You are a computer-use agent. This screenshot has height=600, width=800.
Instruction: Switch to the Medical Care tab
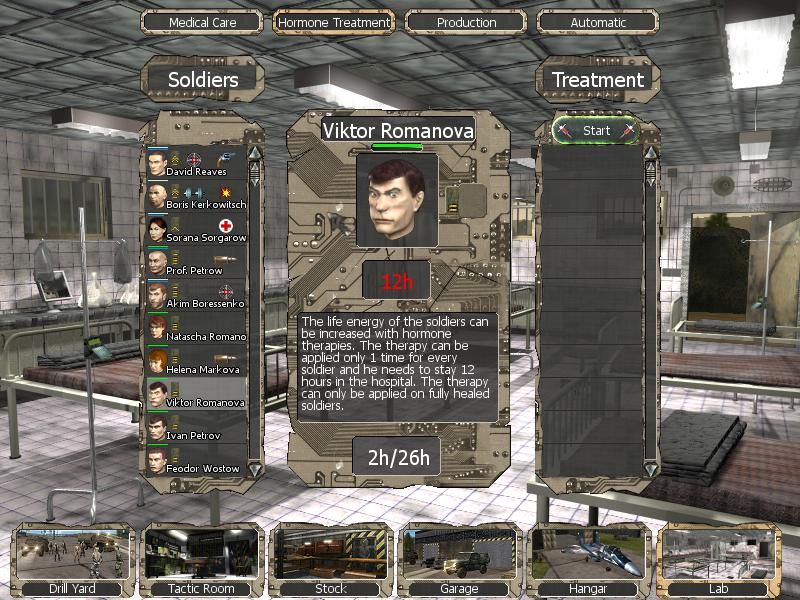click(202, 22)
